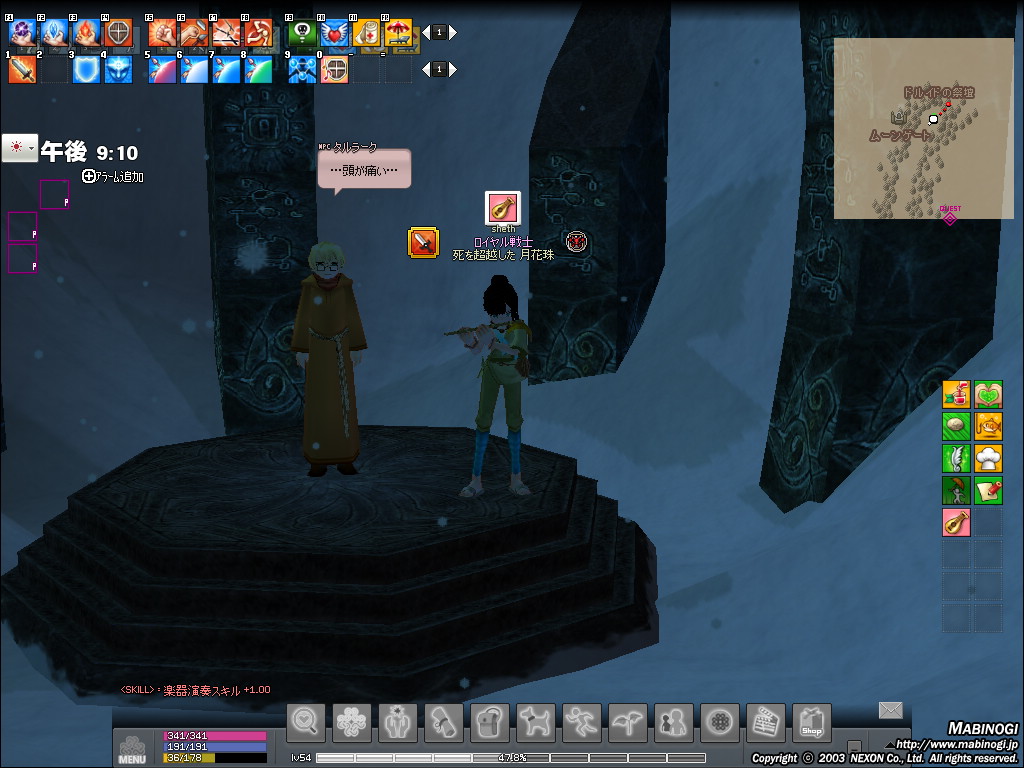Viewport: 1024px width, 768px height.
Task: Activate the green skull skill on F9
Action: click(x=302, y=33)
